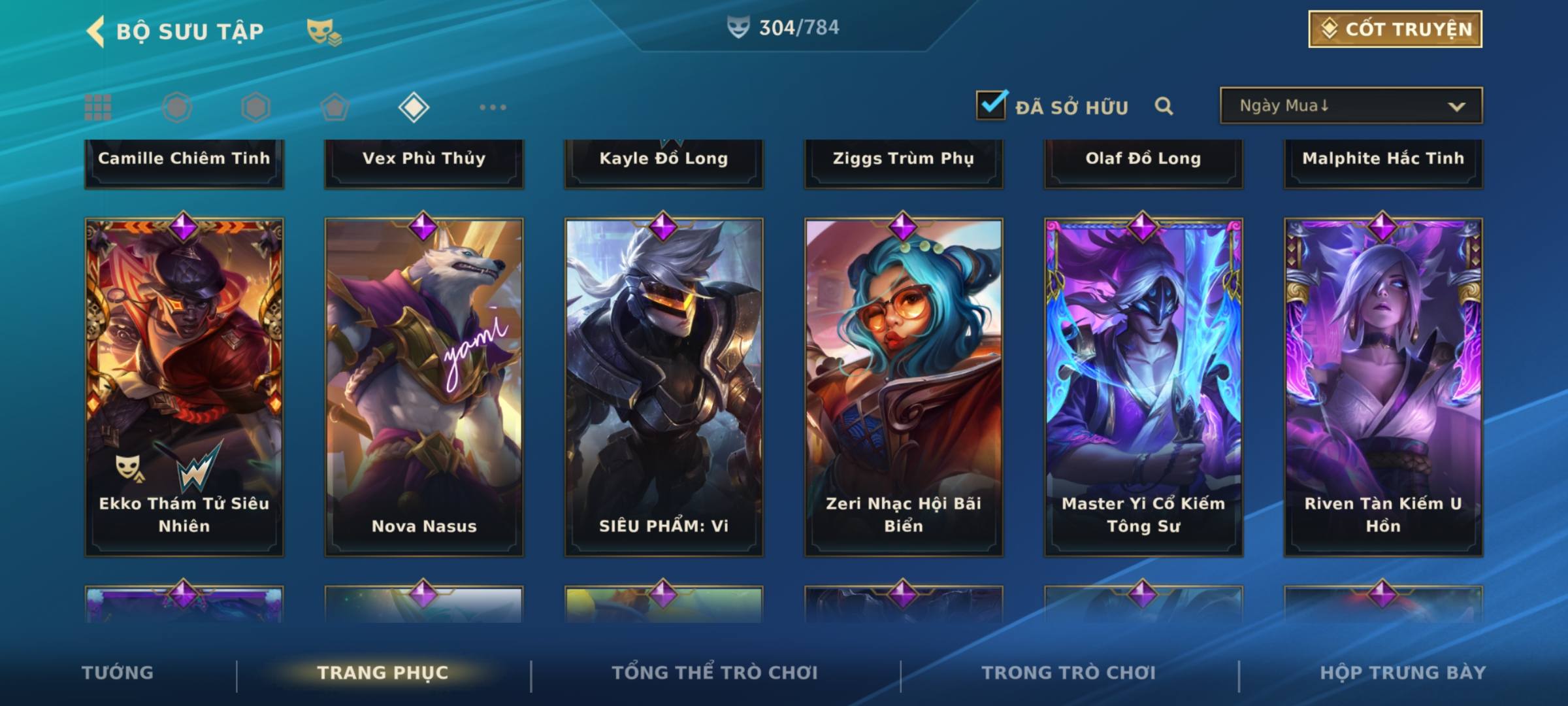Switch to Tổng Thể Trò Chơi tab
Image resolution: width=1568 pixels, height=706 pixels.
pyautogui.click(x=715, y=673)
